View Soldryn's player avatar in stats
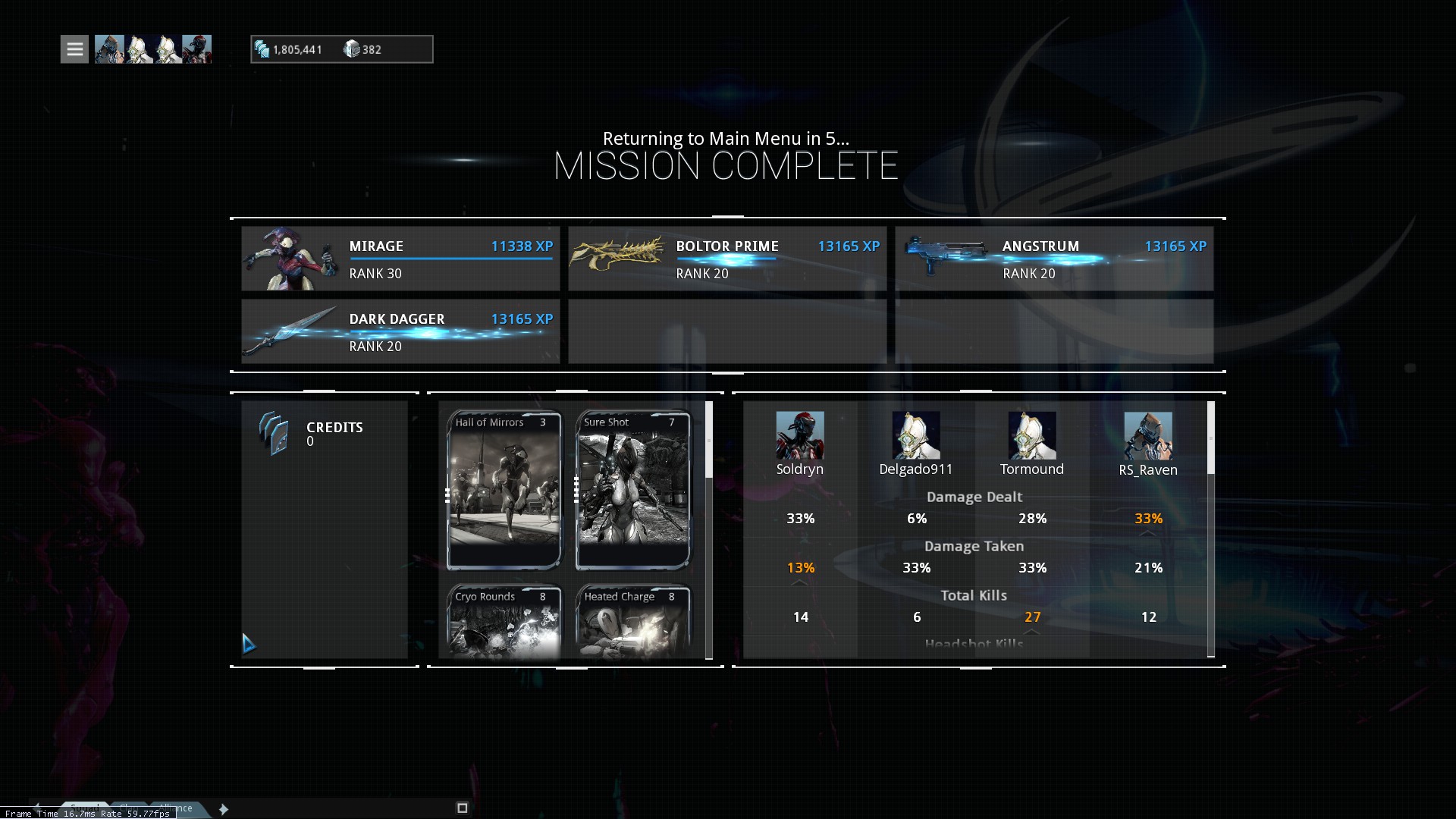This screenshot has height=819, width=1456. click(x=799, y=435)
